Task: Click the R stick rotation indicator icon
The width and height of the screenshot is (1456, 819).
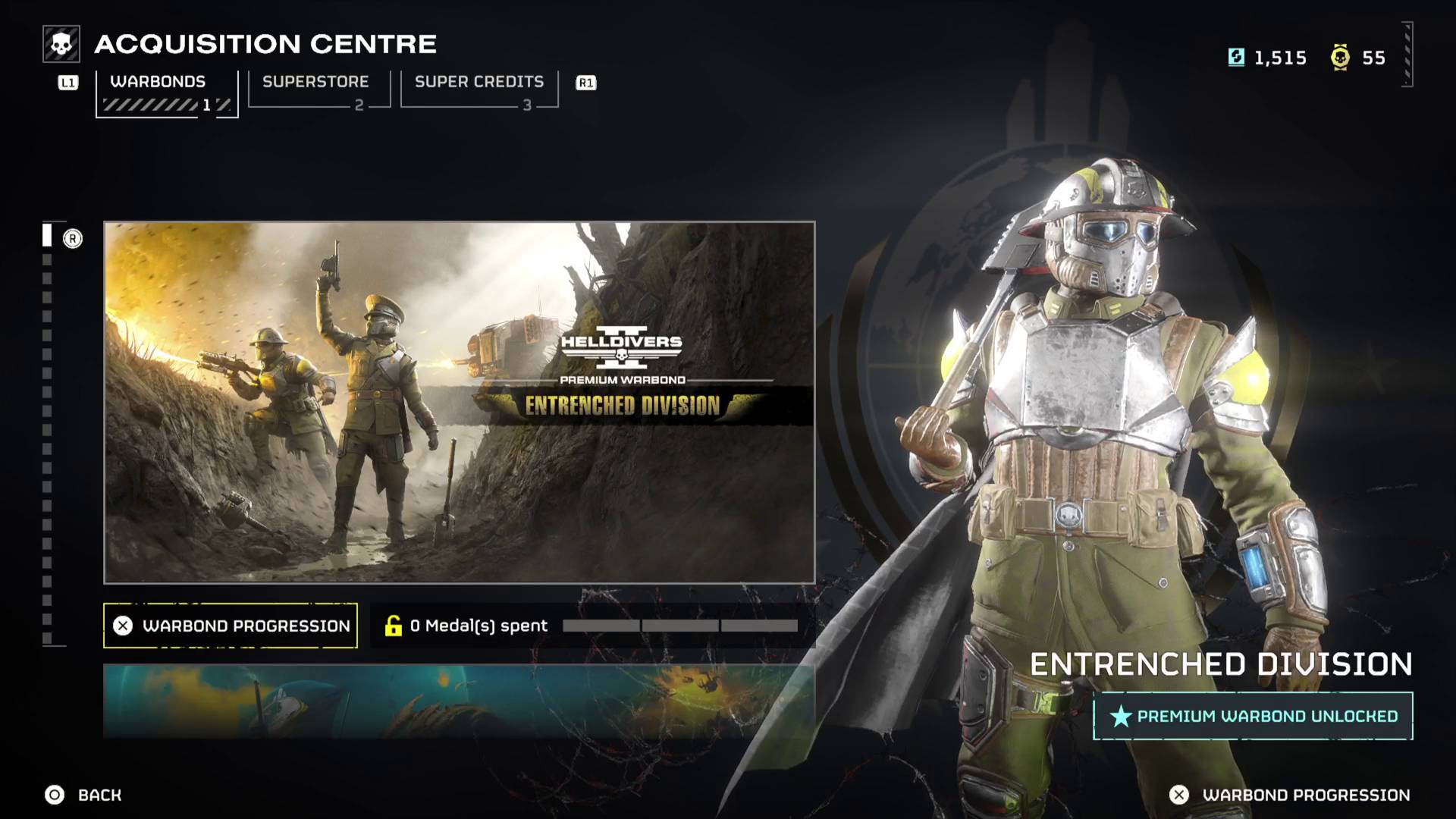Action: (x=74, y=237)
